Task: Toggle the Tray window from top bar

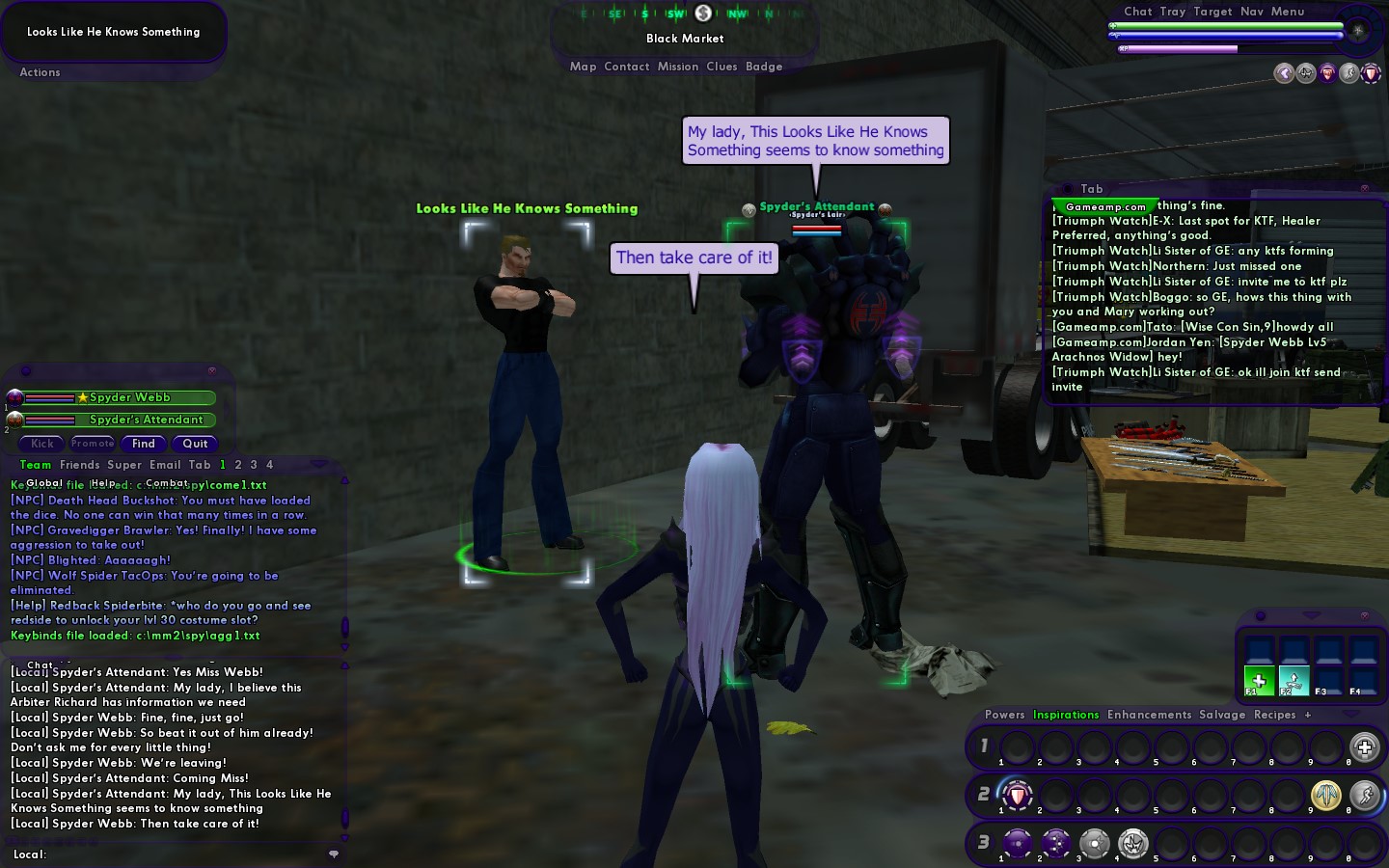Action: (x=1172, y=12)
